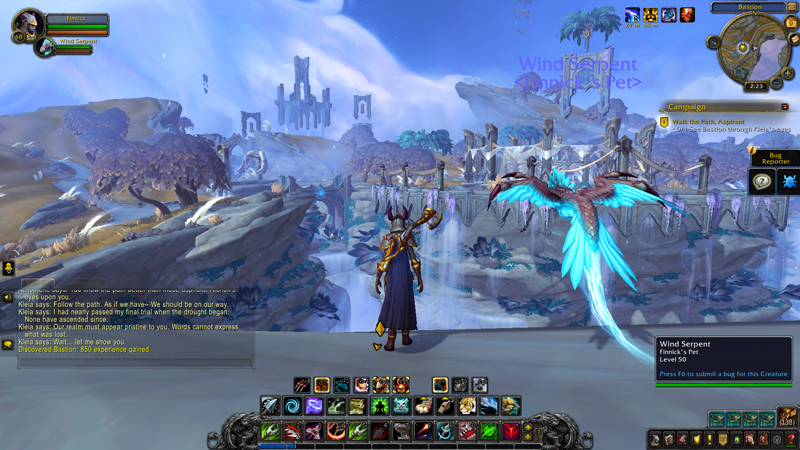
Task: Activate the blue swirl vortex ability
Action: [x=292, y=406]
